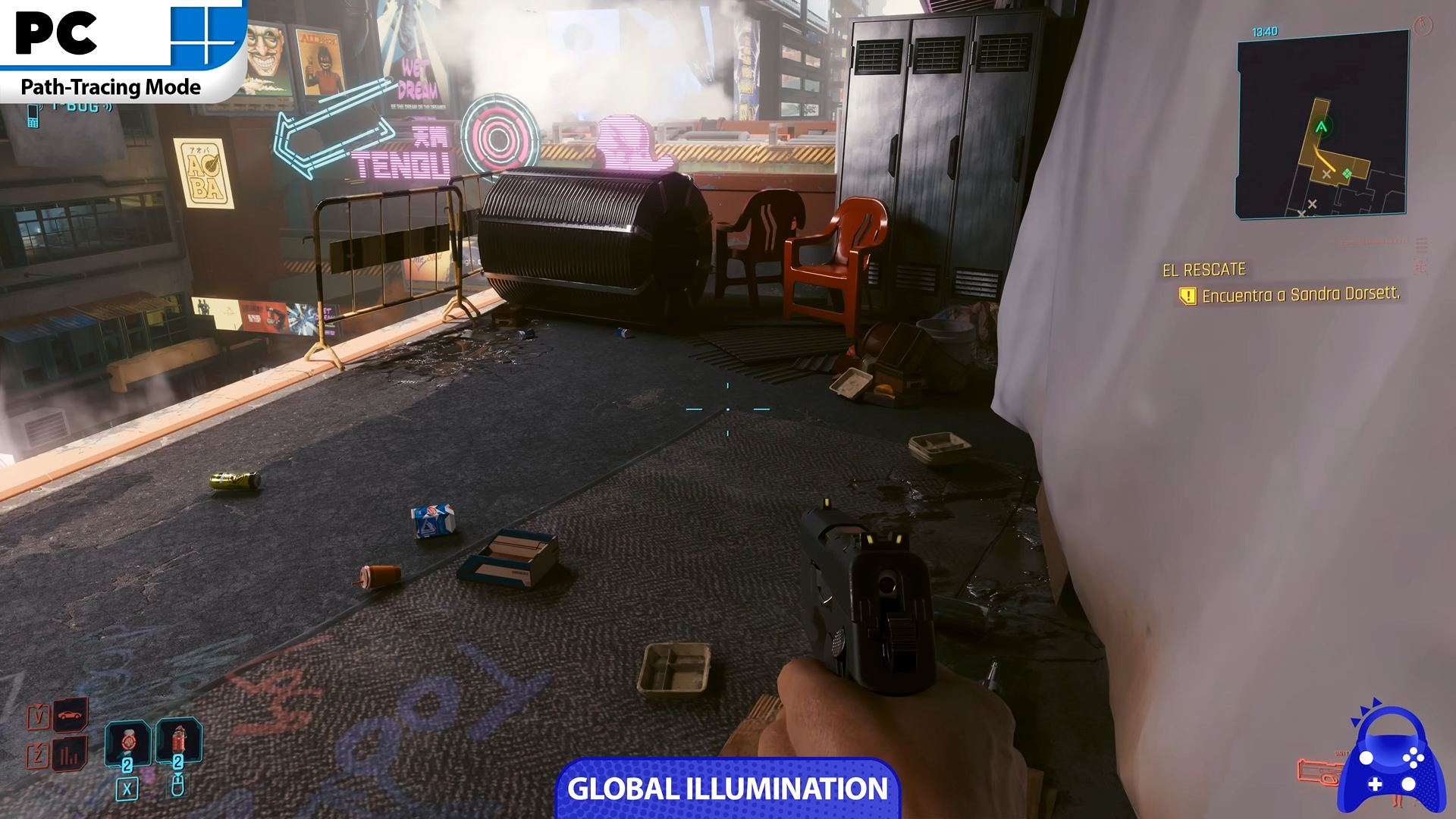Click the blue gamepad channel logo
The width and height of the screenshot is (1456, 819).
click(1391, 761)
